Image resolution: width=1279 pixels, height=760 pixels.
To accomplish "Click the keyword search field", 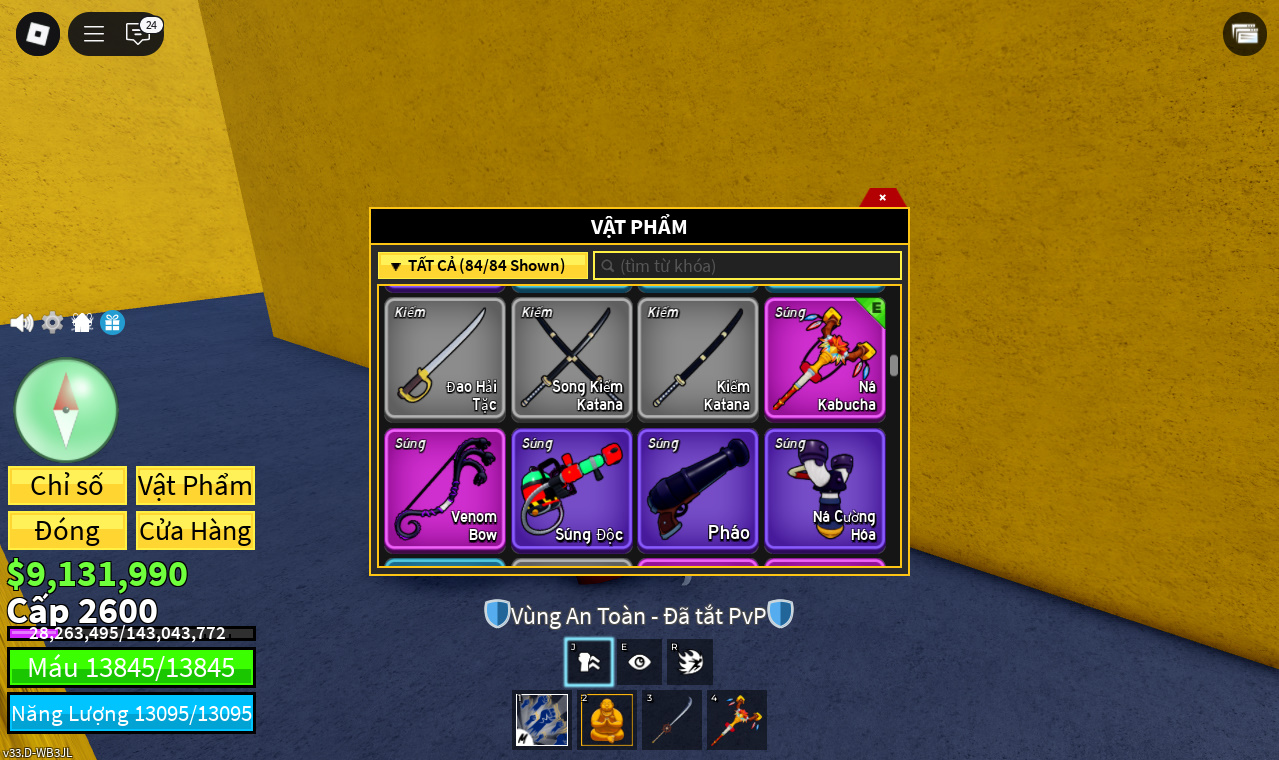I will point(748,266).
